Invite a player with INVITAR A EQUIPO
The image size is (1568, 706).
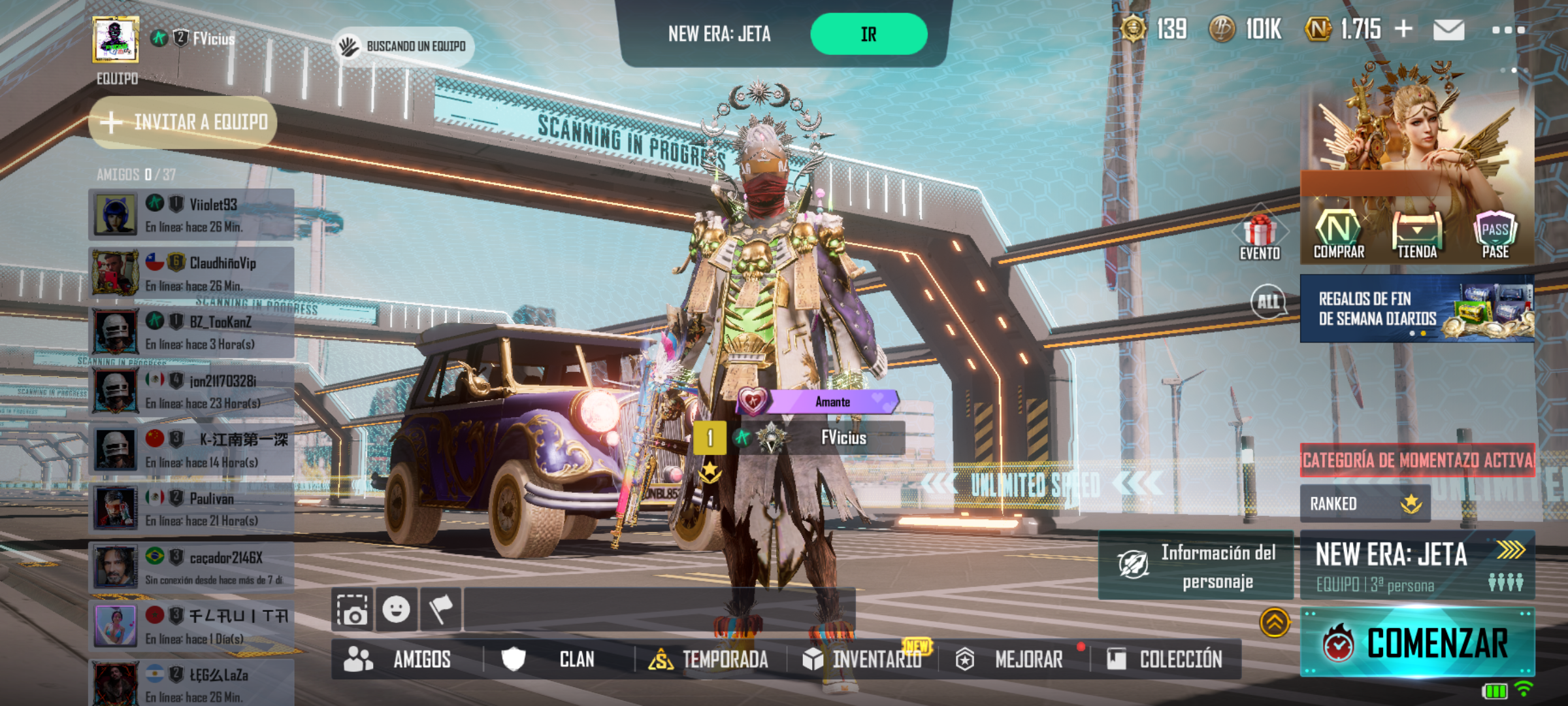[x=184, y=122]
